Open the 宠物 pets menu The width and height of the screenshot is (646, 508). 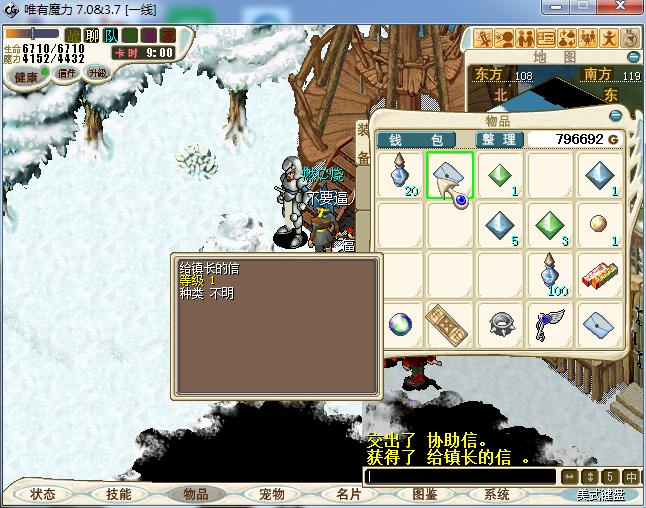[271, 494]
